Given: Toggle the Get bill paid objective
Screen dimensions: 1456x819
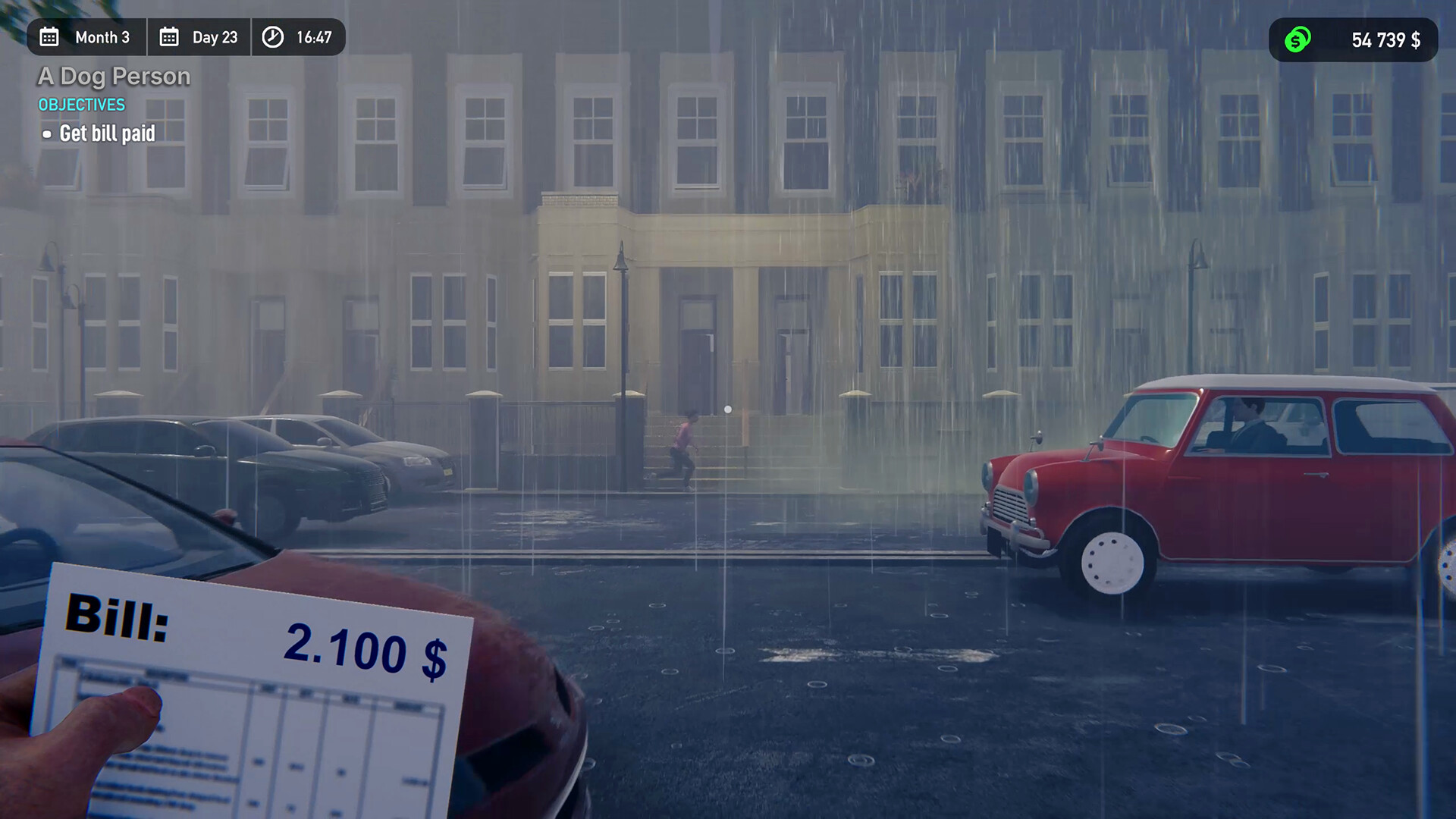Looking at the screenshot, I should coord(108,133).
